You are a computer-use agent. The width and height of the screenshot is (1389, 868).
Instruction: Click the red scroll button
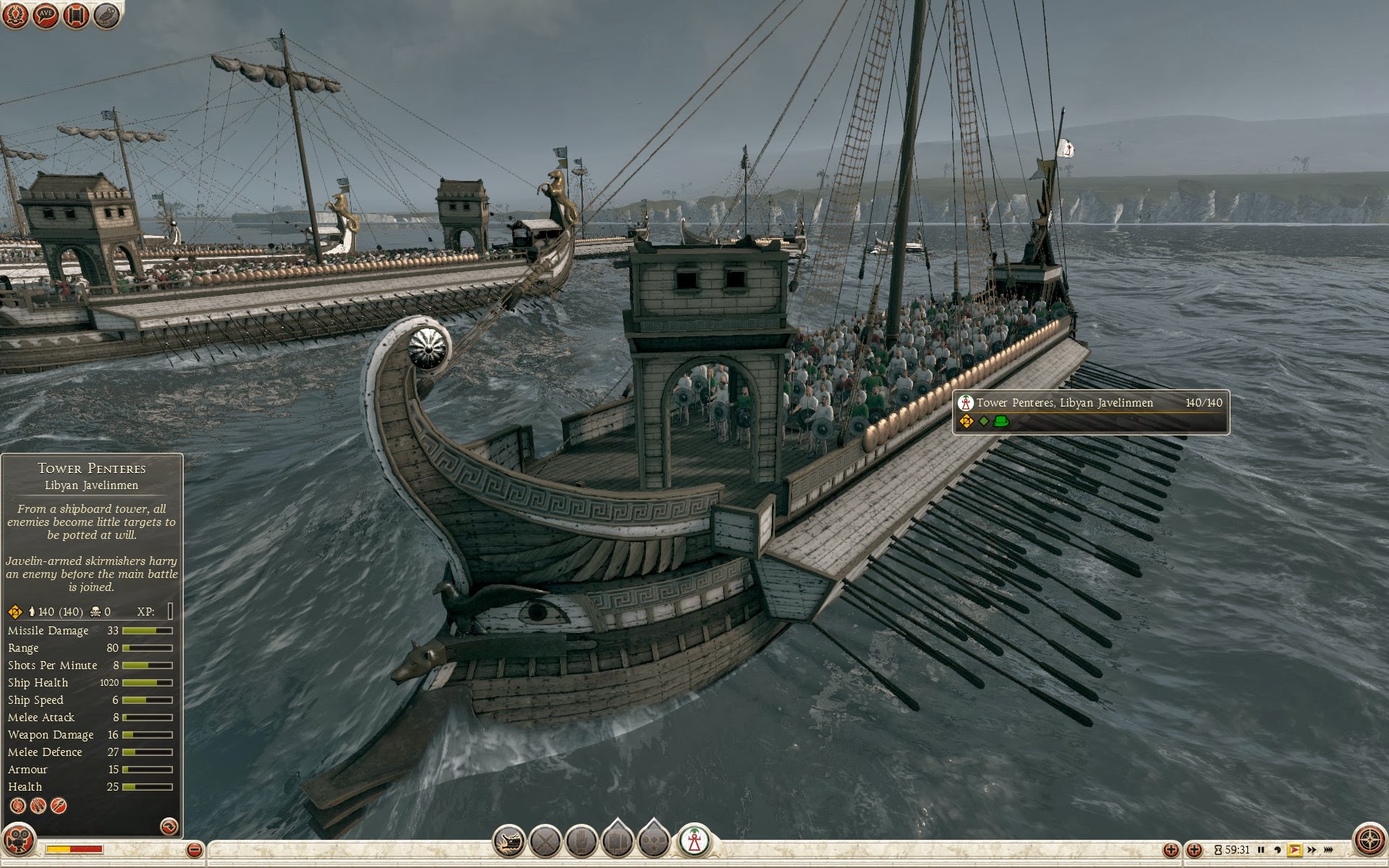point(76,15)
